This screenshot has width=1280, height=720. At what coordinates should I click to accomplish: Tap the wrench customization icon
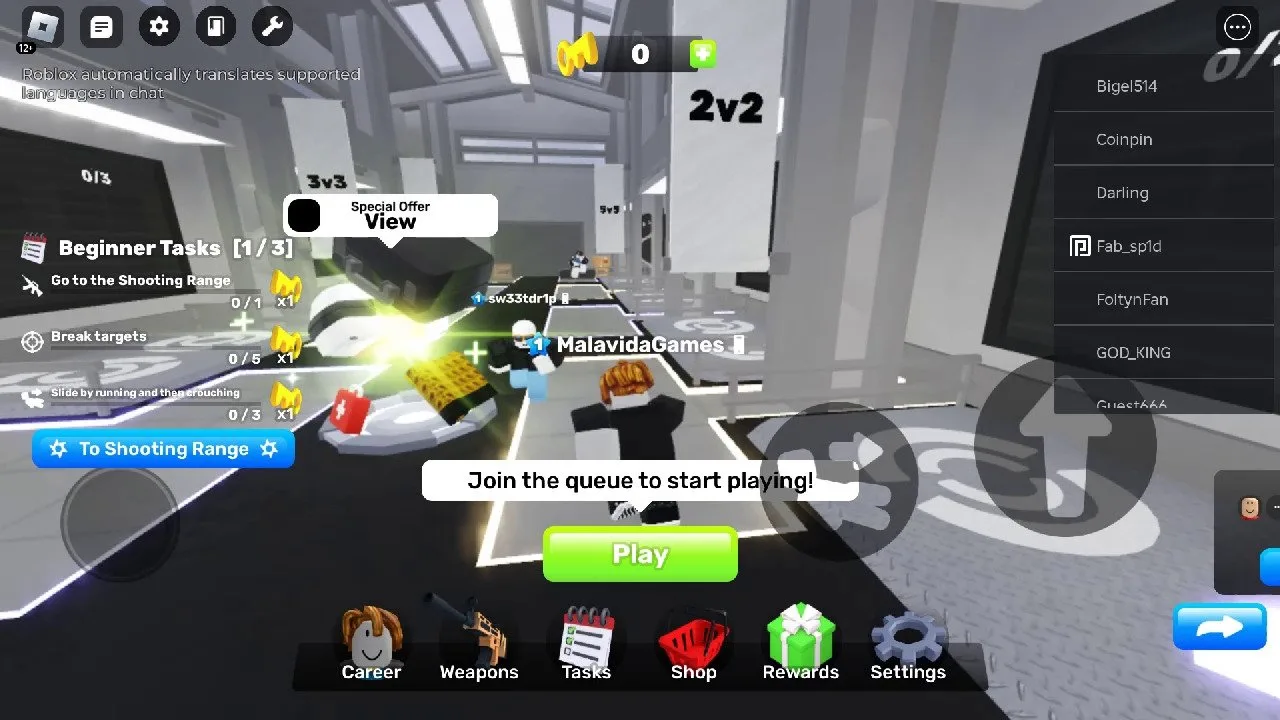tap(272, 27)
